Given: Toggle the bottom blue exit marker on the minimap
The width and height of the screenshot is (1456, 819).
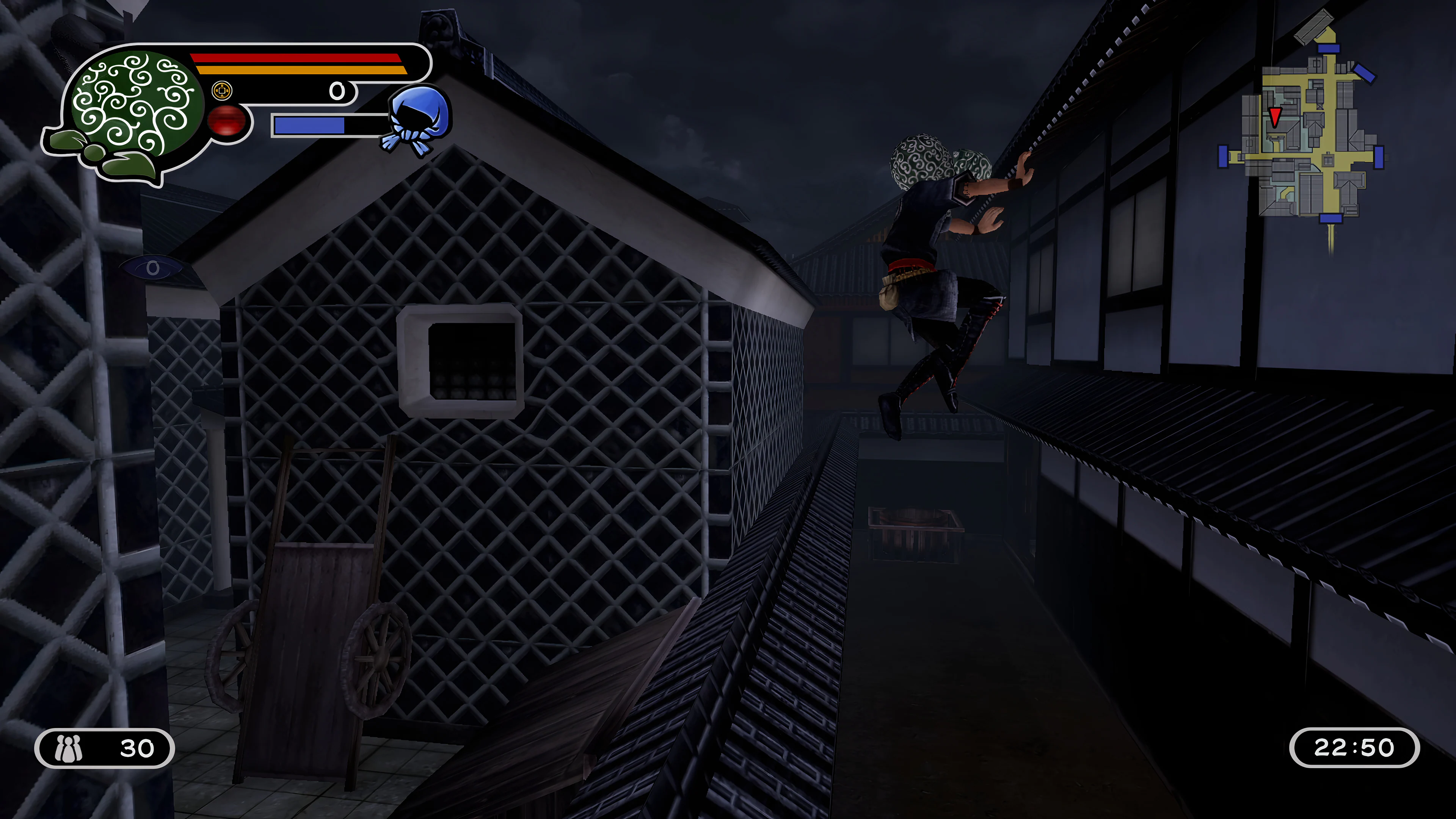Looking at the screenshot, I should pos(1330,219).
